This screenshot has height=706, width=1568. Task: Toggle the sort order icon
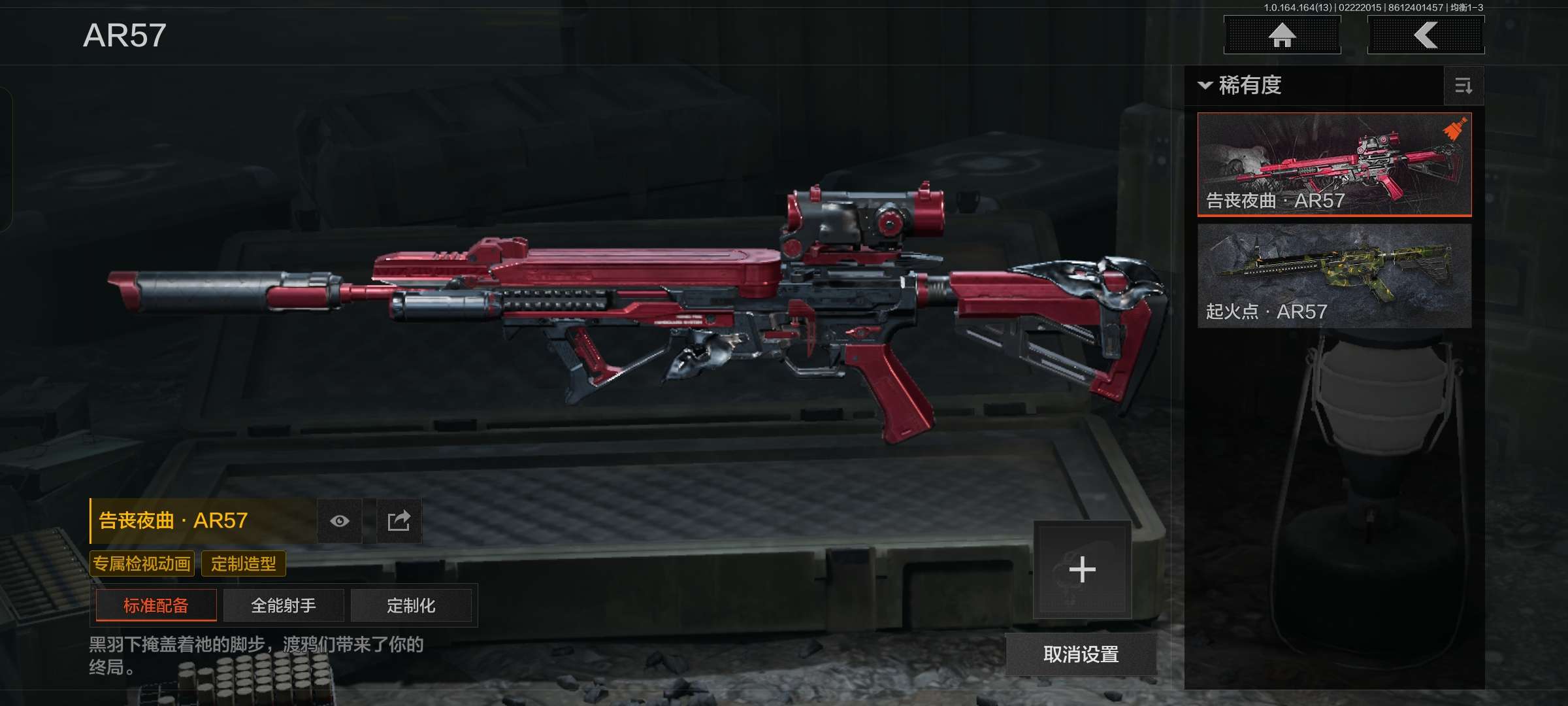pyautogui.click(x=1463, y=86)
